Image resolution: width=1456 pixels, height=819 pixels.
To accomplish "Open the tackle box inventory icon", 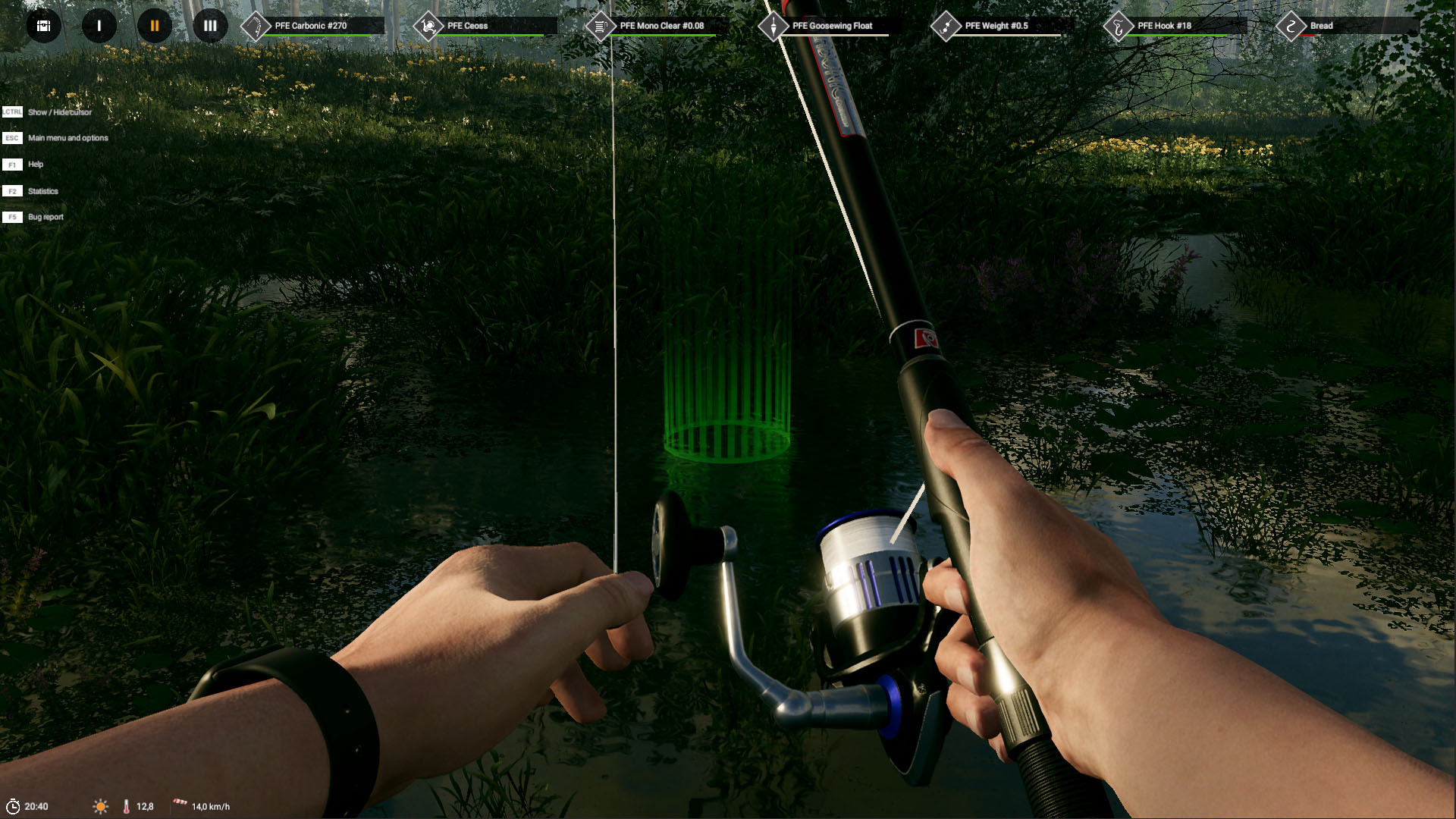I will click(x=43, y=27).
